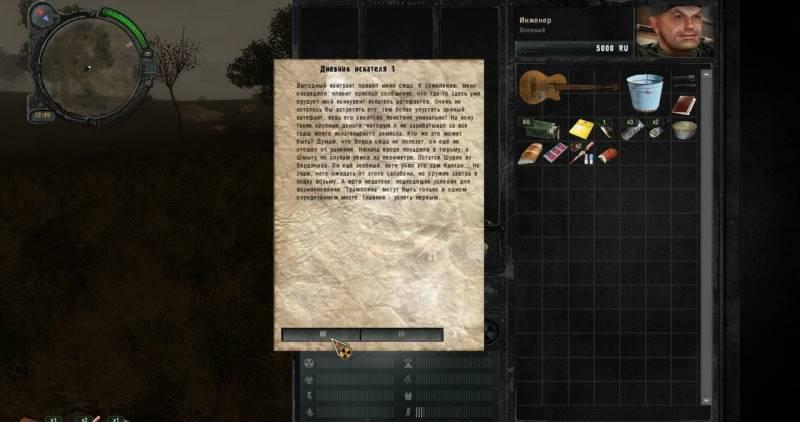Choose the yellow package item
Image resolution: width=800 pixels, height=422 pixels.
pyautogui.click(x=580, y=129)
